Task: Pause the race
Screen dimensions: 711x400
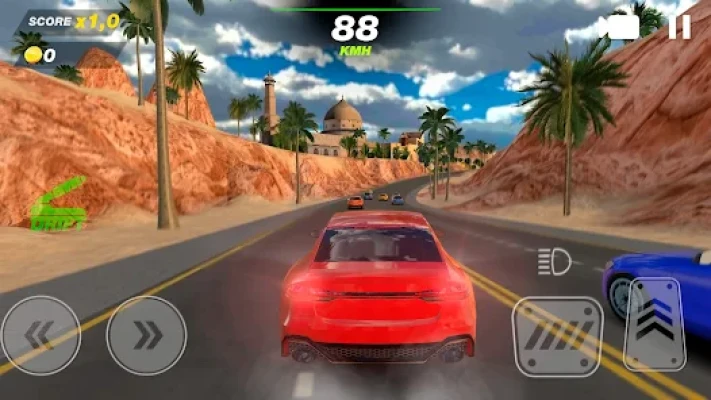Action: click(679, 27)
